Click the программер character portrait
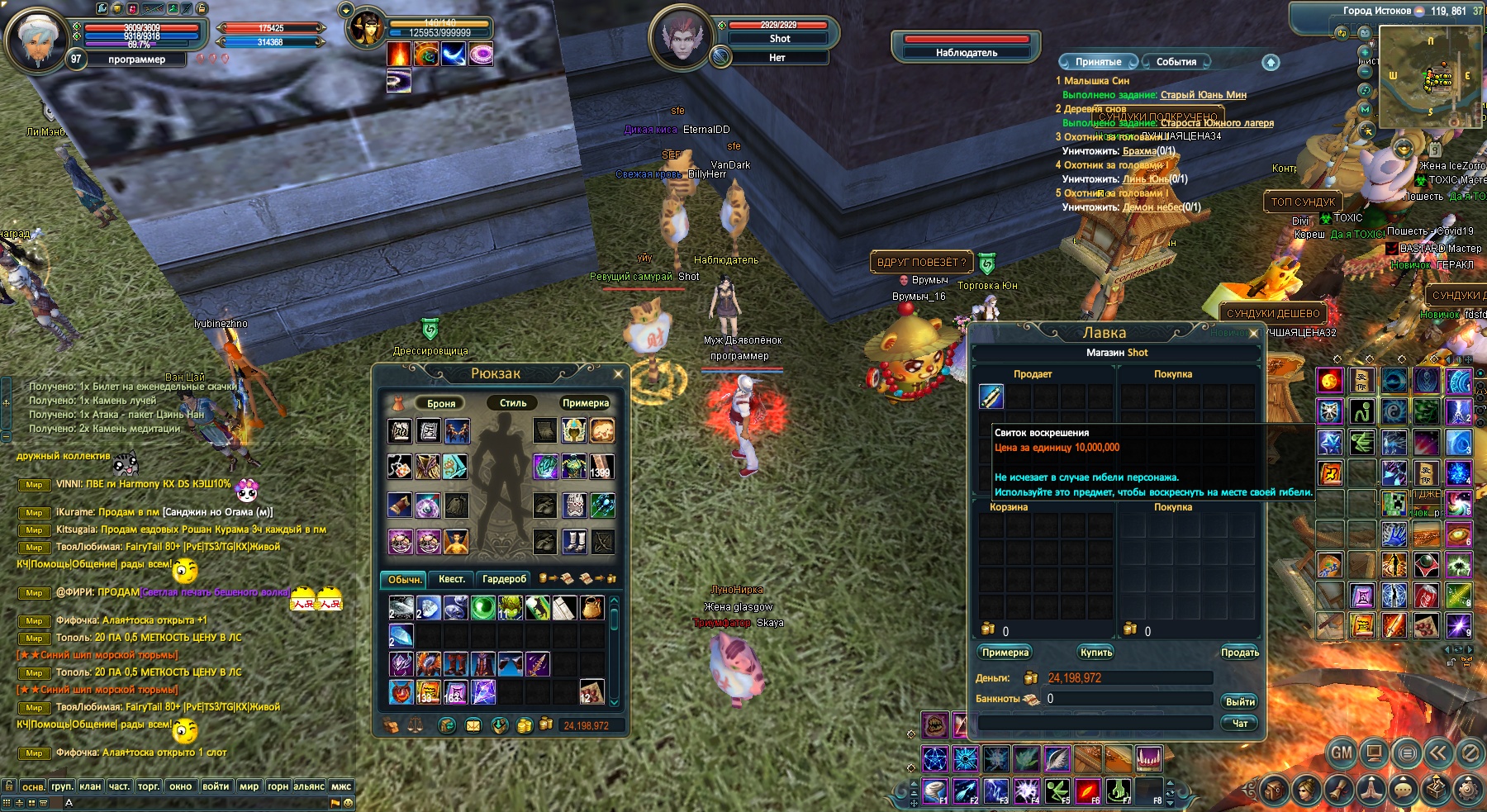 tap(37, 39)
